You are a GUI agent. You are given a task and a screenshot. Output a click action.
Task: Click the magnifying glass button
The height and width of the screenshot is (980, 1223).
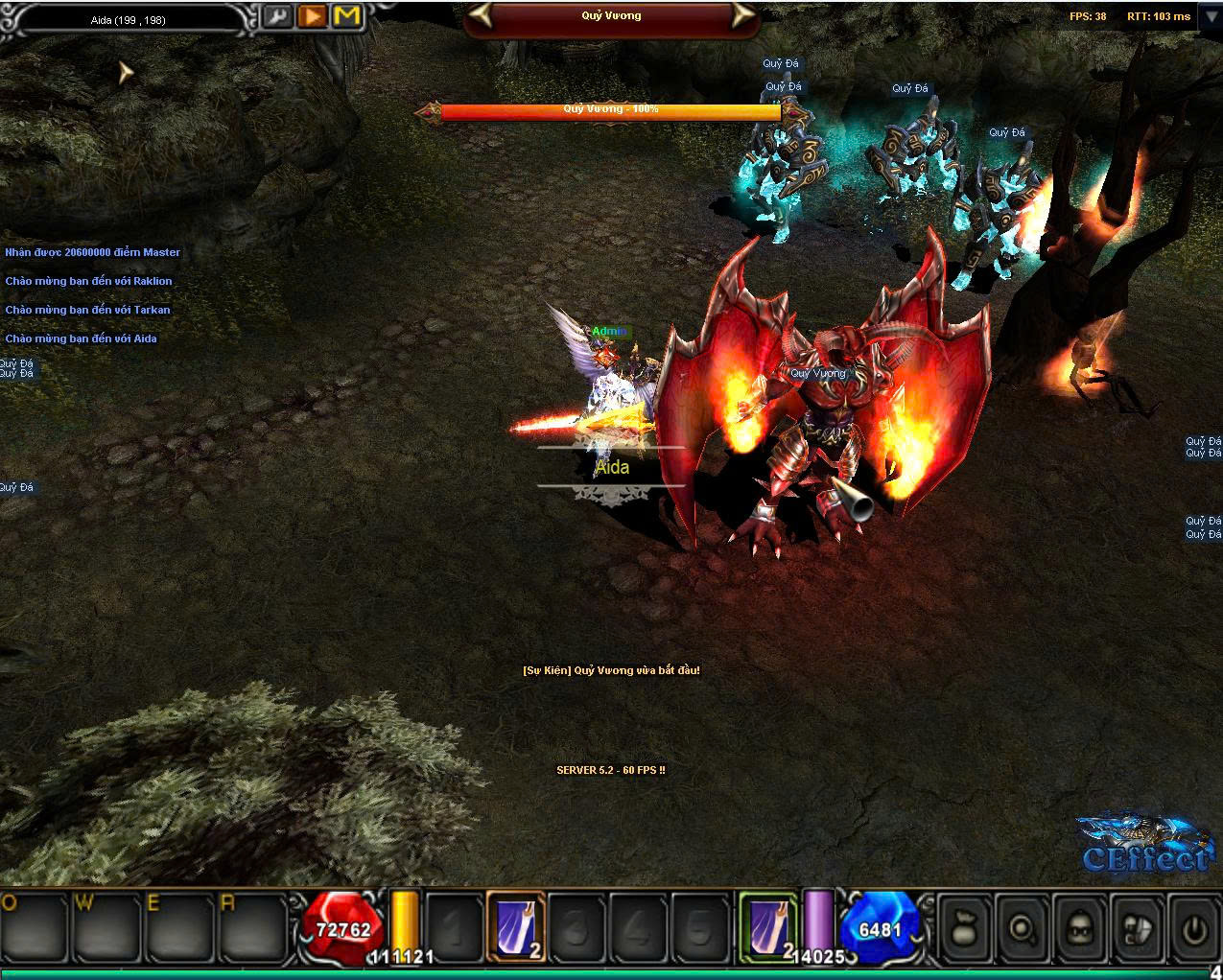click(1021, 928)
